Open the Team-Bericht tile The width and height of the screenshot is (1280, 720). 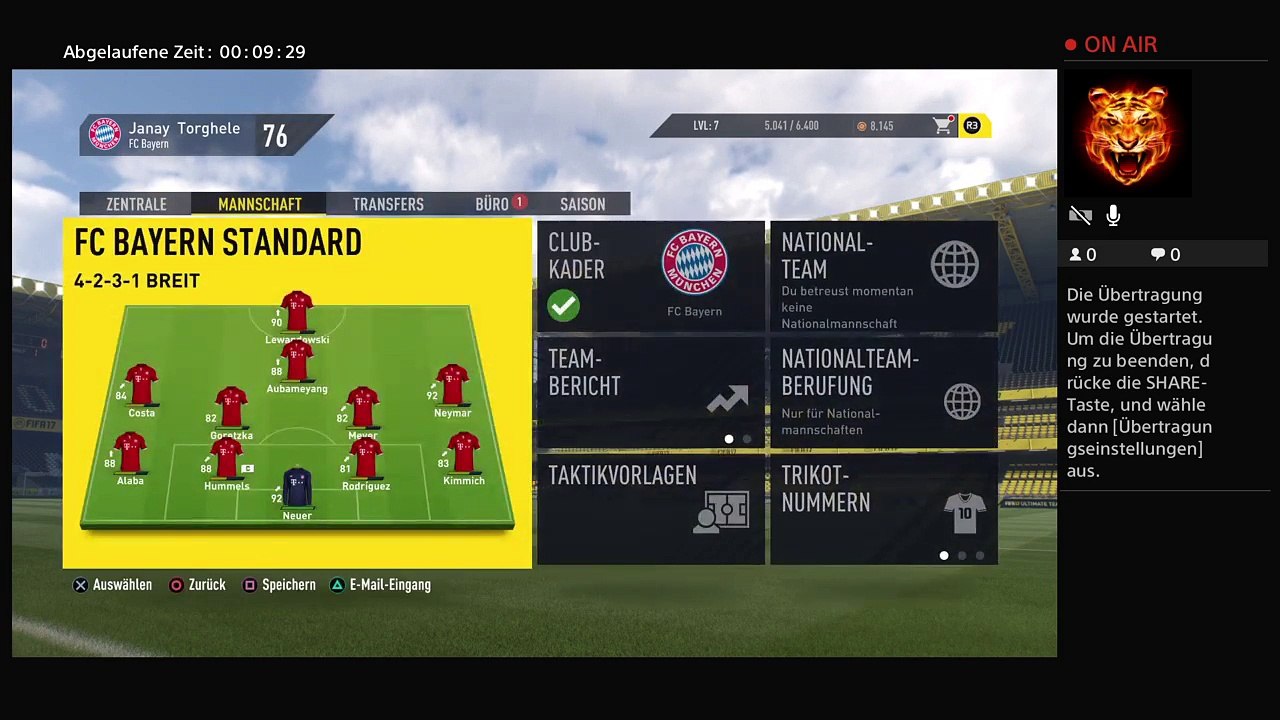(651, 392)
